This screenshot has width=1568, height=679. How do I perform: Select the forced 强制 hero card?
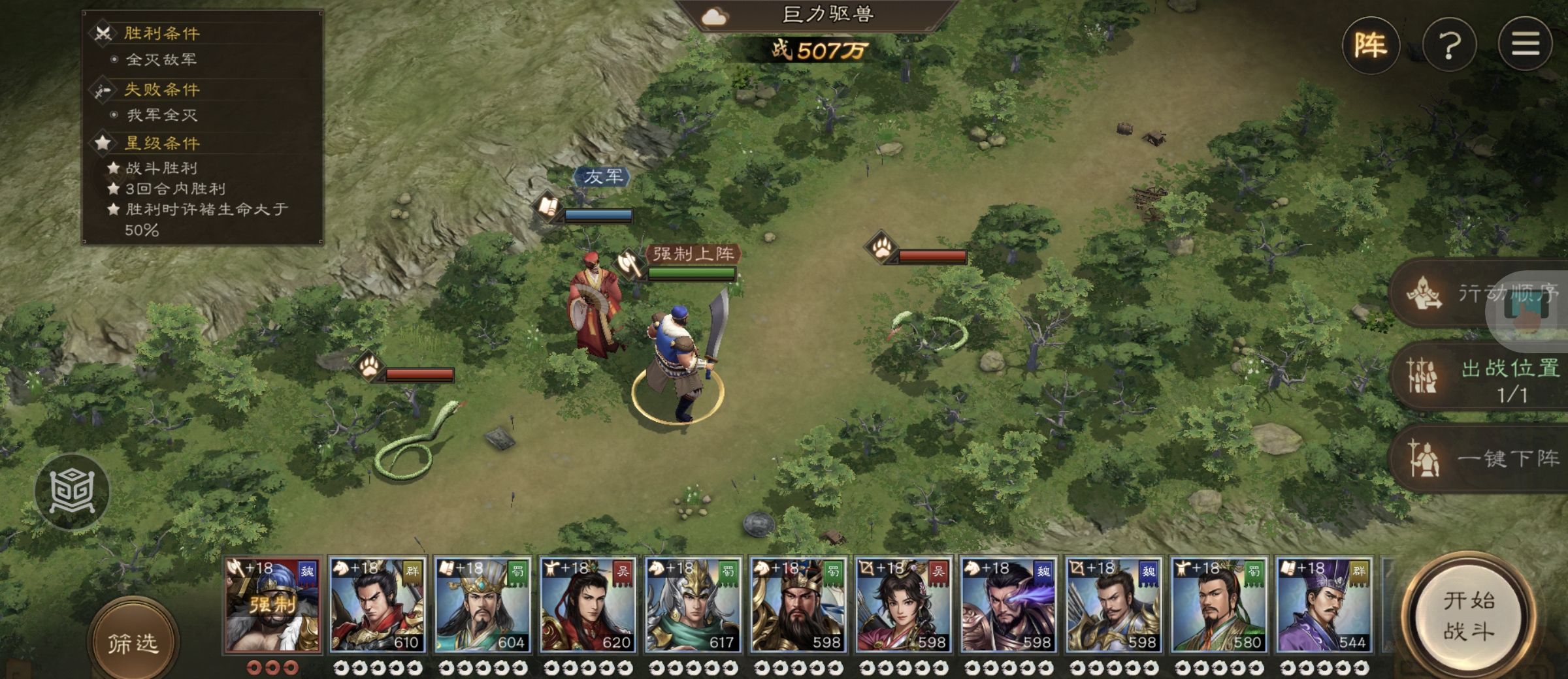272,605
